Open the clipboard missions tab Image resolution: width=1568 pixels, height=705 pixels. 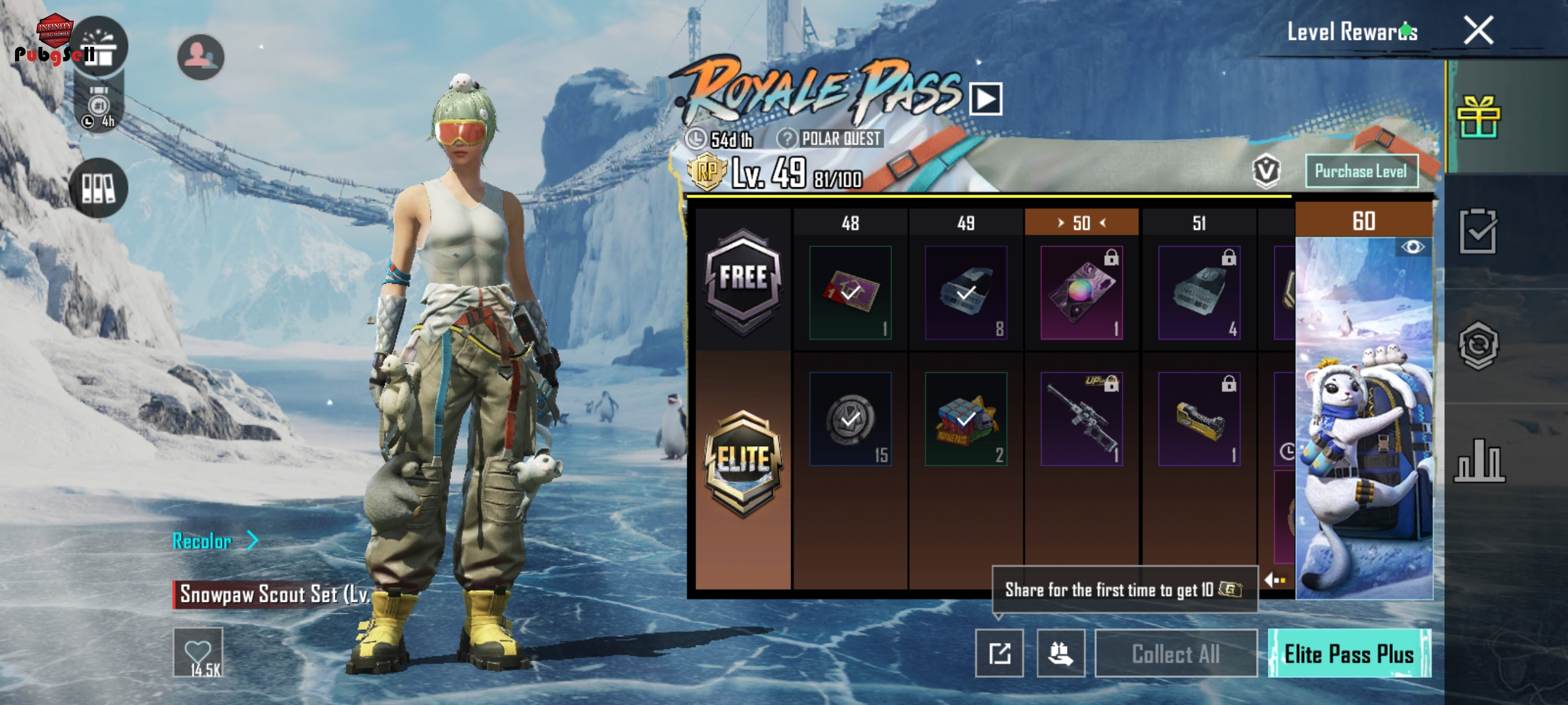point(1478,231)
